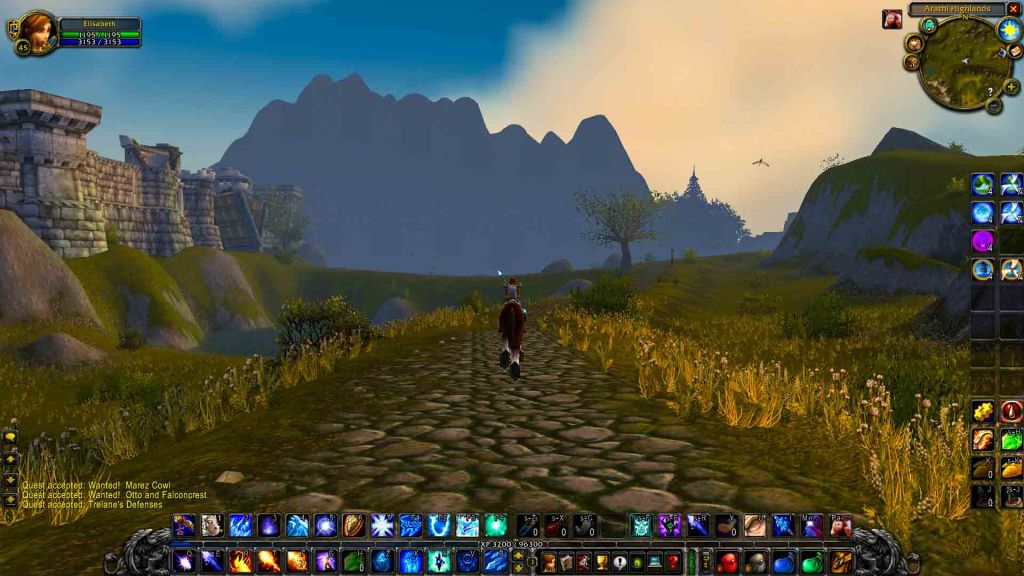Screen dimensions: 1024x576
Task: Close the minimap with the X button
Action: click(1013, 9)
